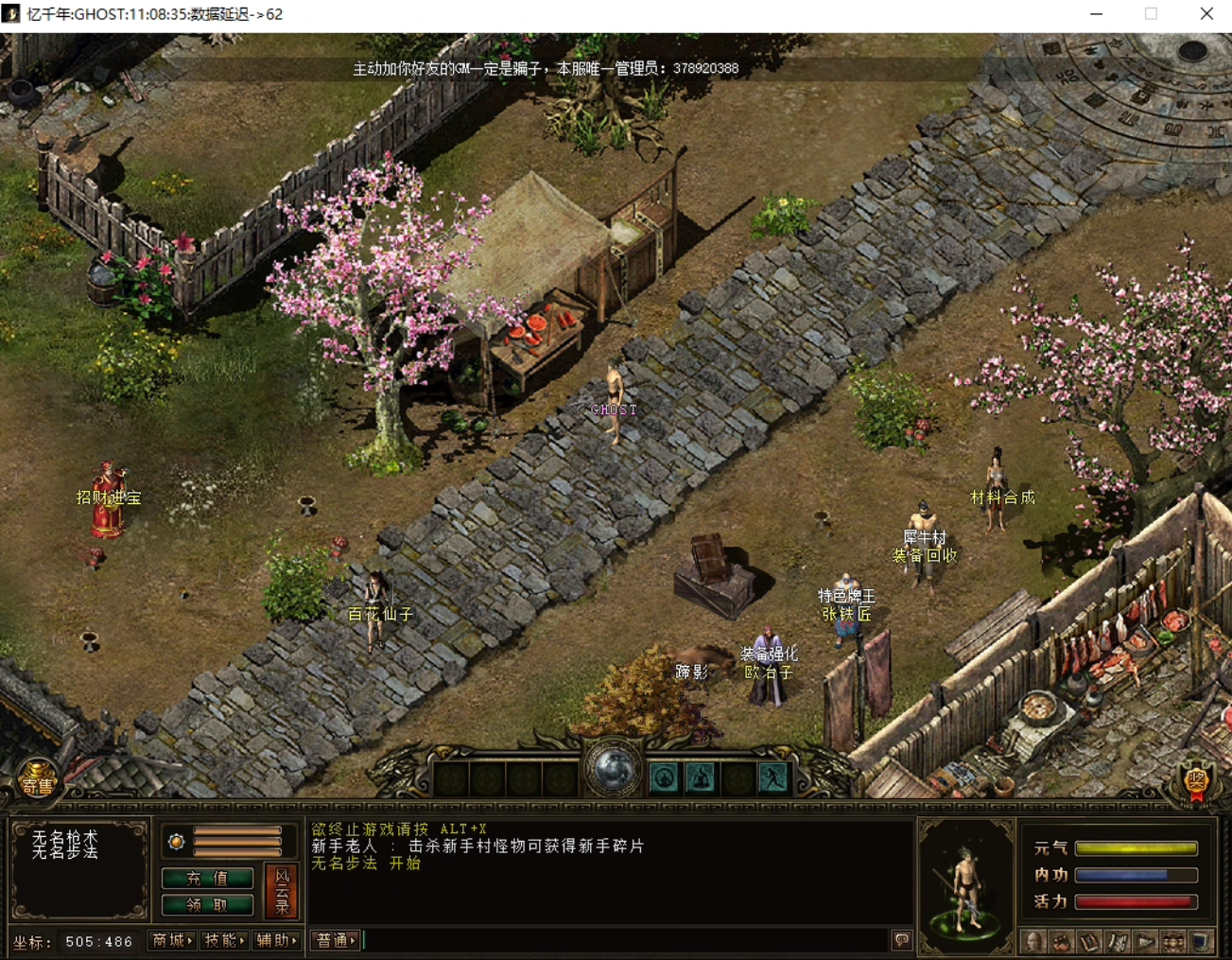1232x960 pixels.
Task: Click the chat text input field
Action: coord(624,940)
